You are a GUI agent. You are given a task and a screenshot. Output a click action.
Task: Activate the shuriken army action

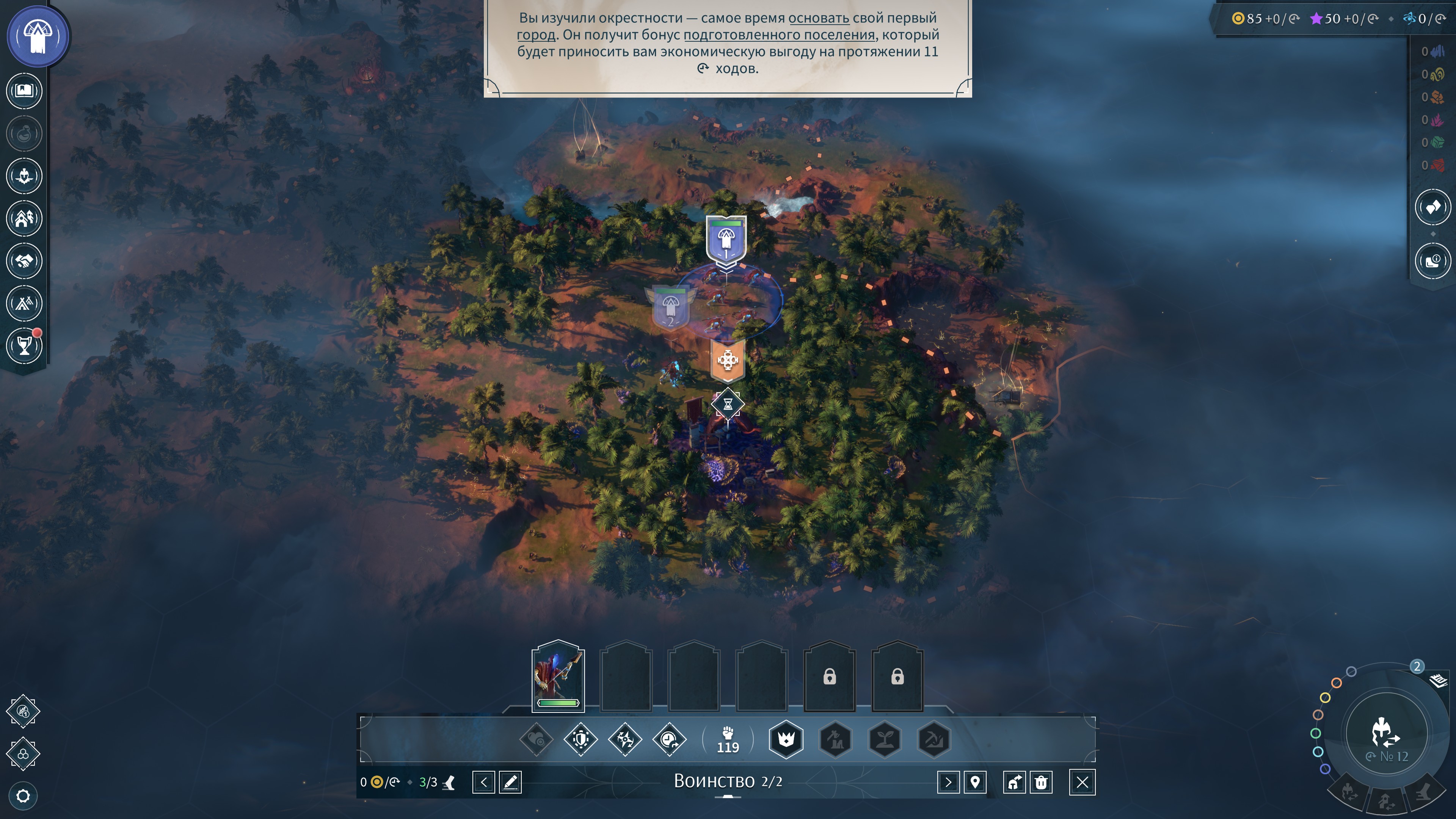click(625, 739)
